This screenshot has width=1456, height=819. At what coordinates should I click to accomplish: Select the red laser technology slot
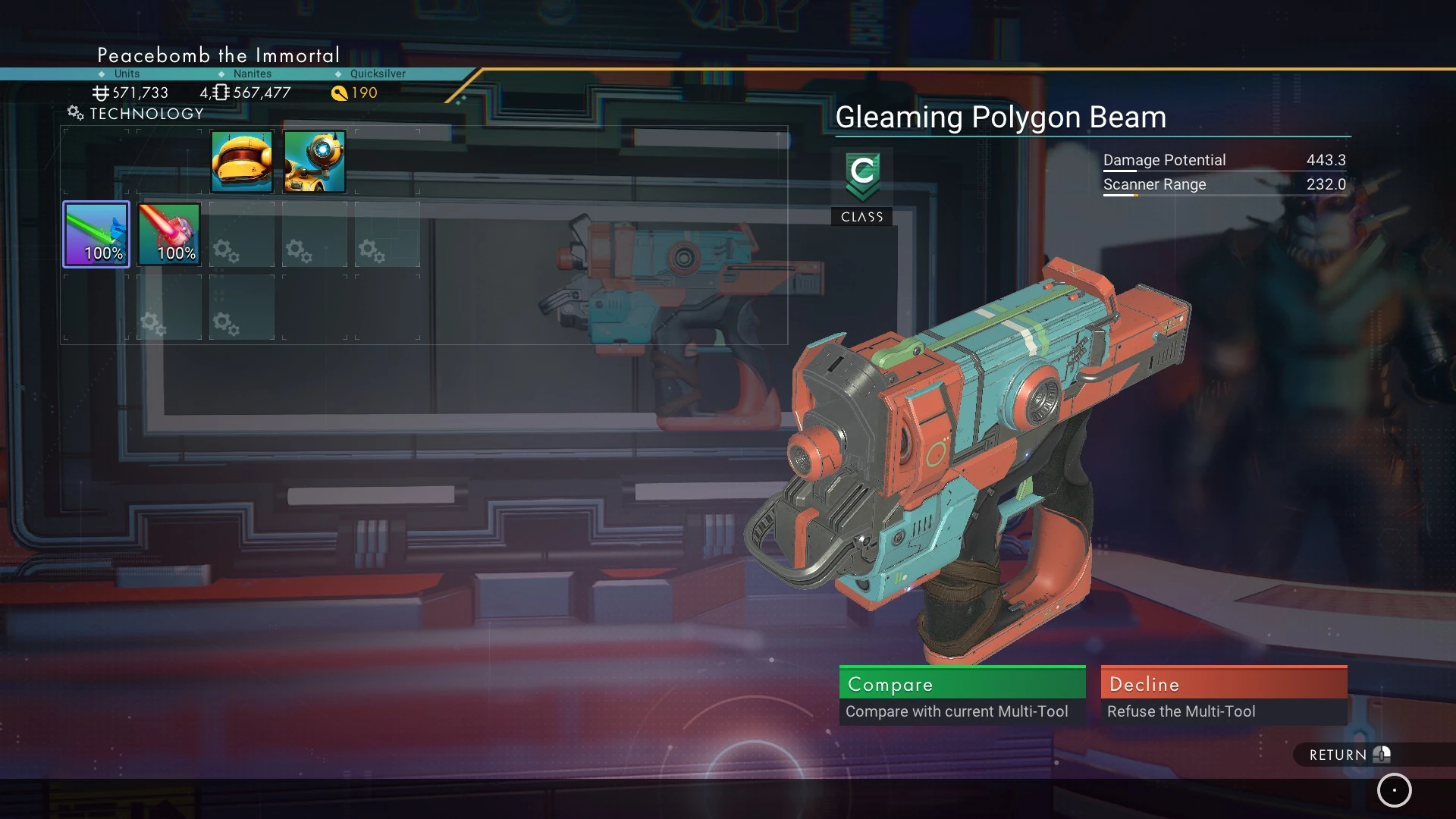(169, 234)
